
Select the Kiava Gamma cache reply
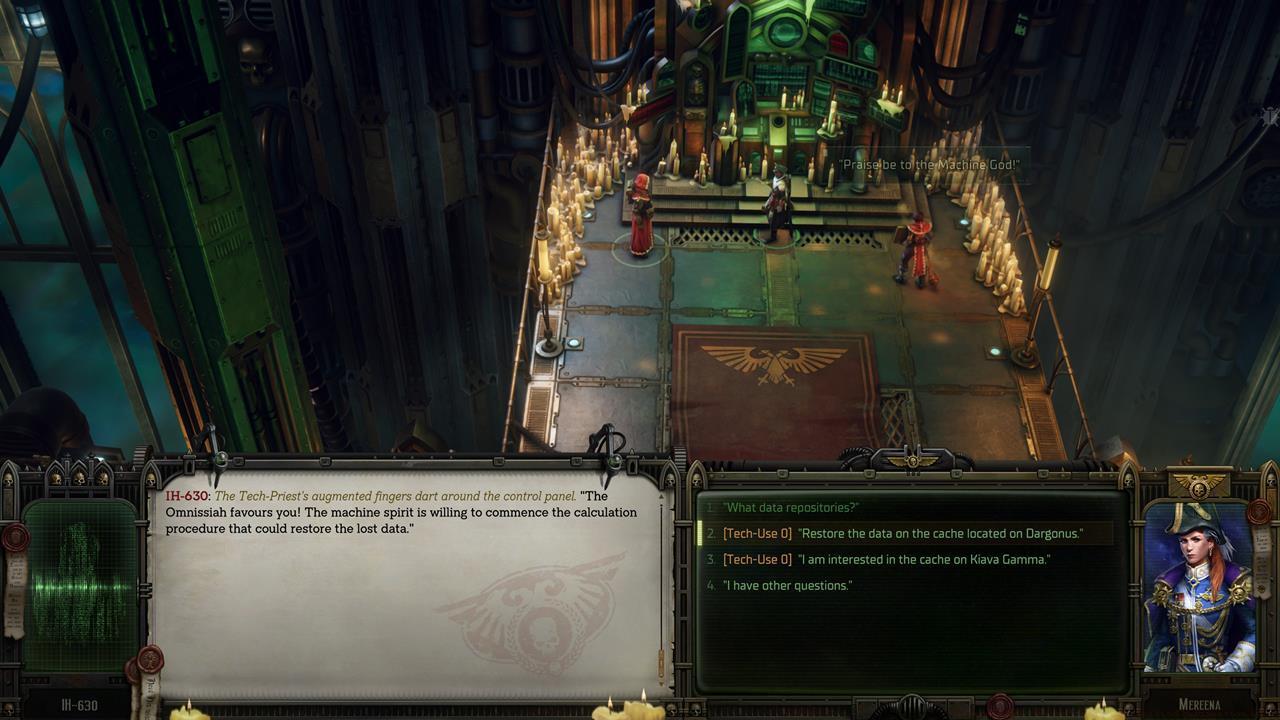click(886, 560)
